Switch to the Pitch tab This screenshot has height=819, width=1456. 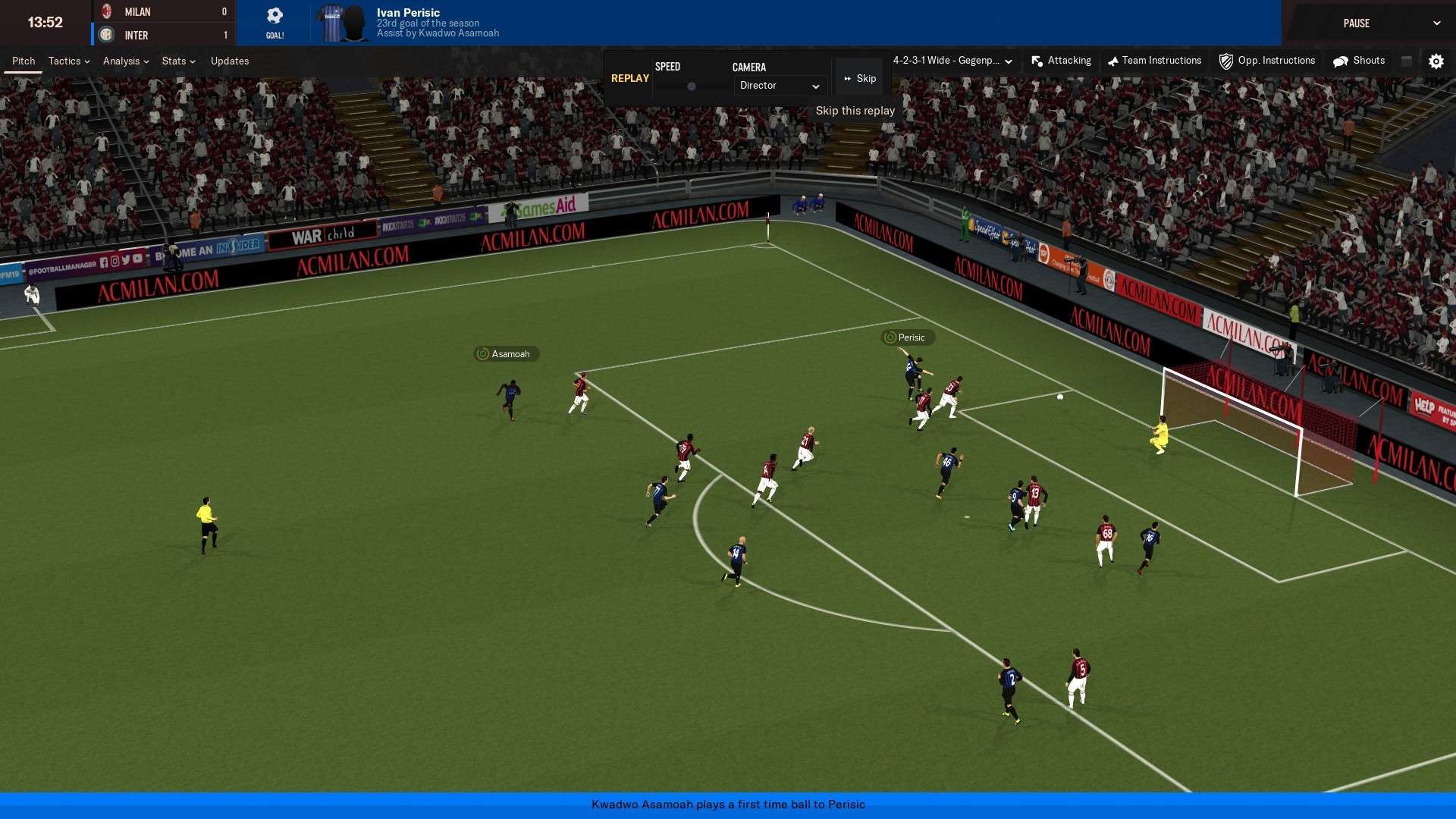24,61
